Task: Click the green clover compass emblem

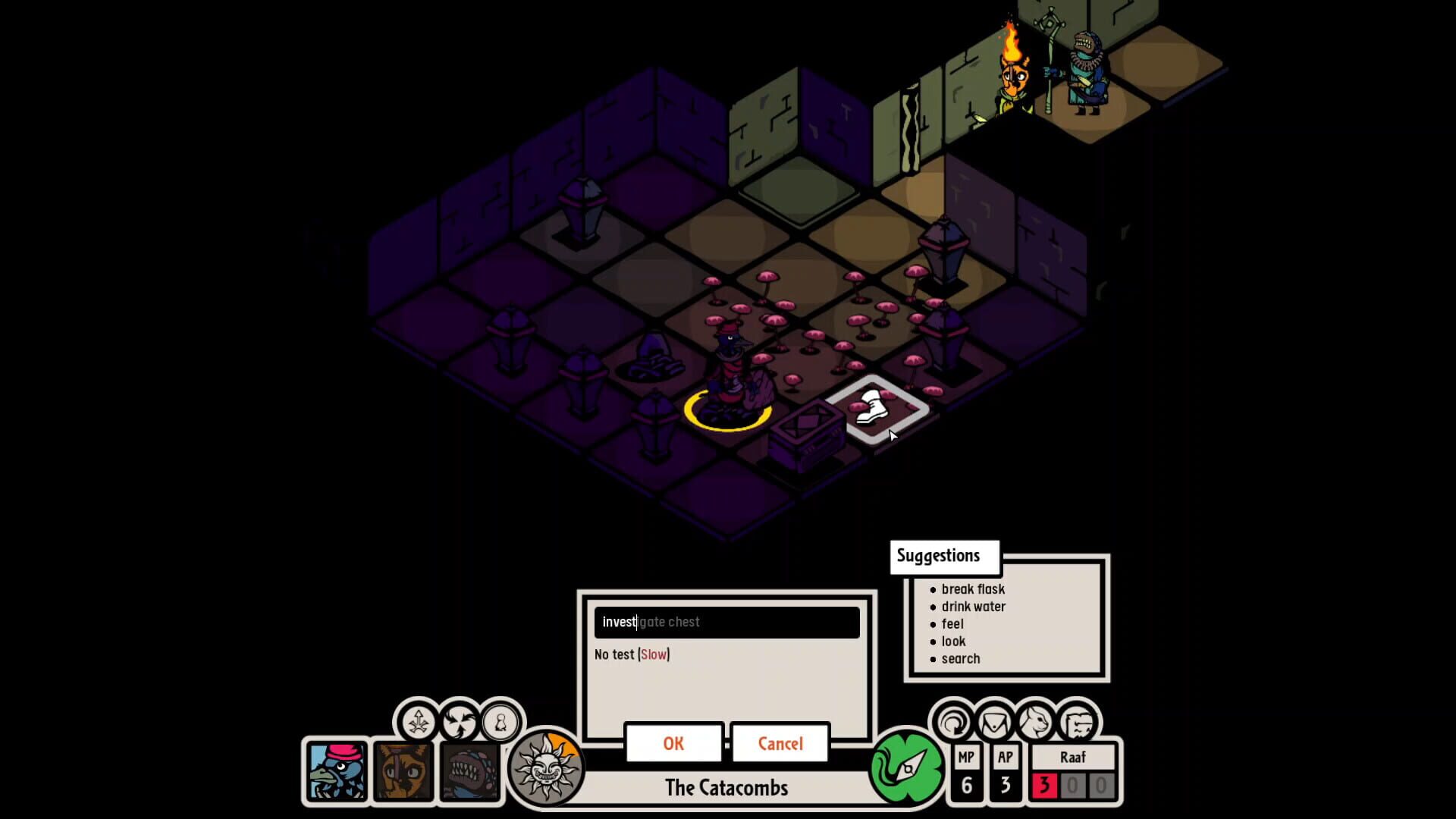Action: click(x=908, y=767)
